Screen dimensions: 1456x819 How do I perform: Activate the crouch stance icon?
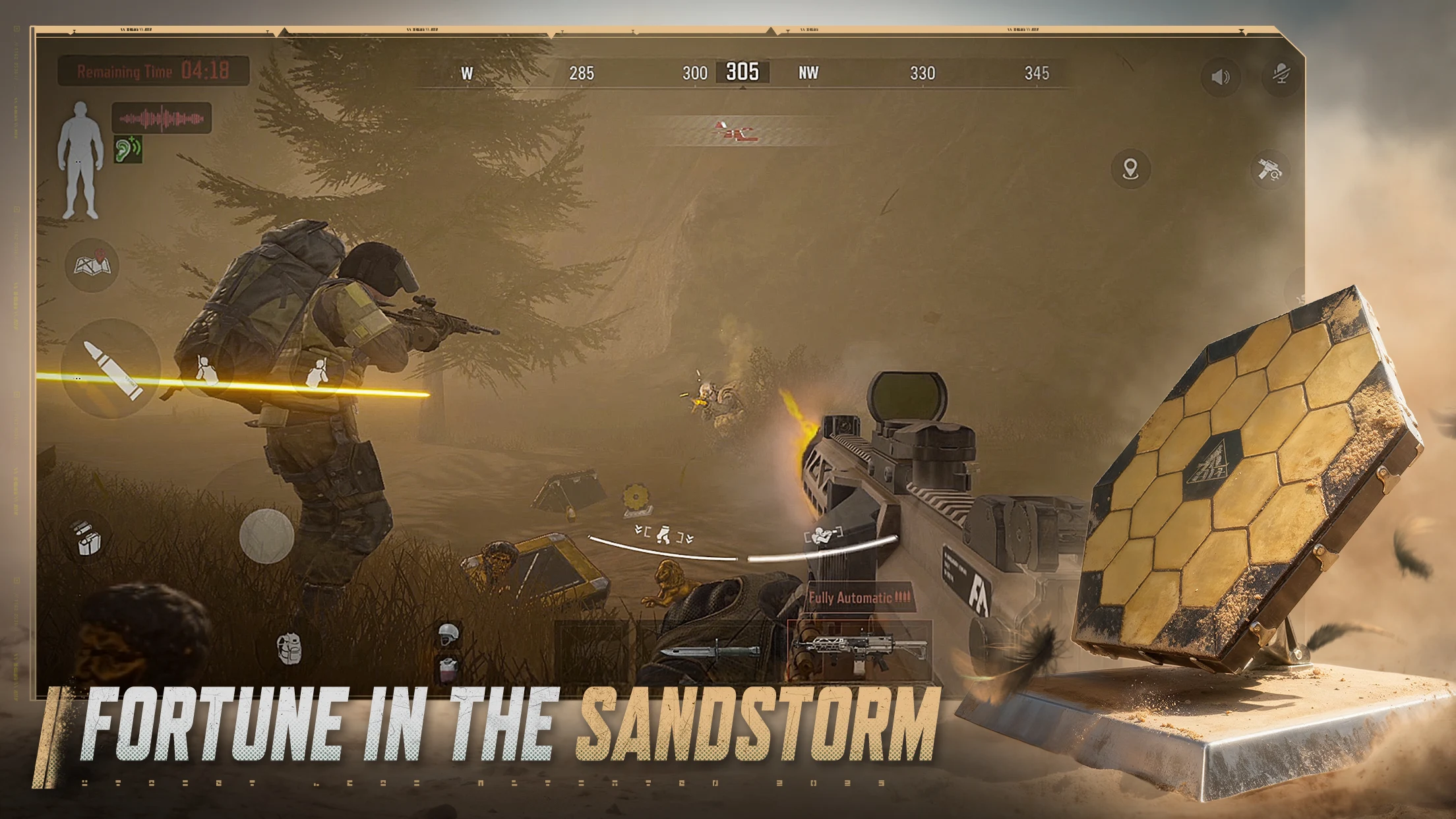pos(663,534)
